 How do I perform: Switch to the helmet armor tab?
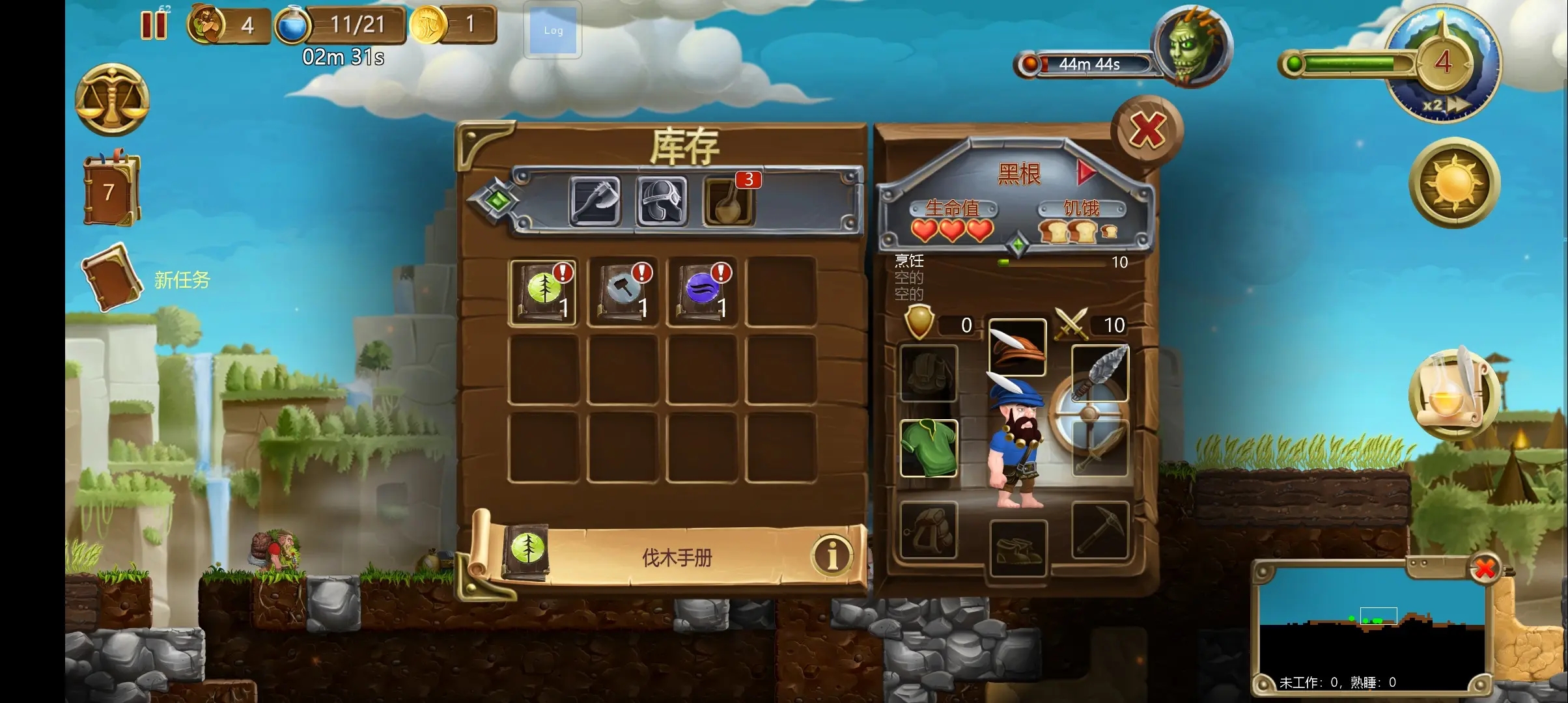[x=662, y=201]
